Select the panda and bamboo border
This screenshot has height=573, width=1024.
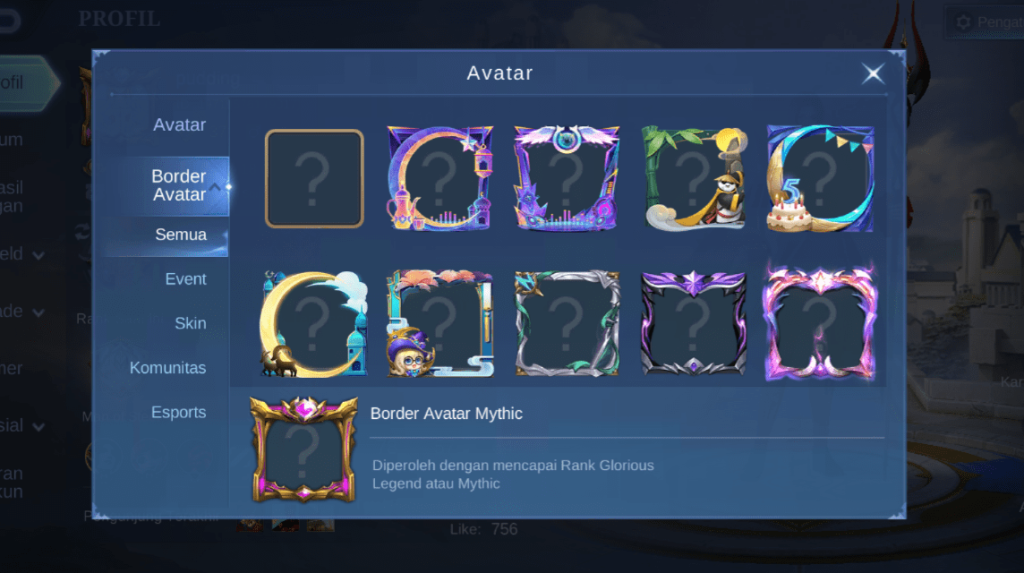pyautogui.click(x=693, y=179)
